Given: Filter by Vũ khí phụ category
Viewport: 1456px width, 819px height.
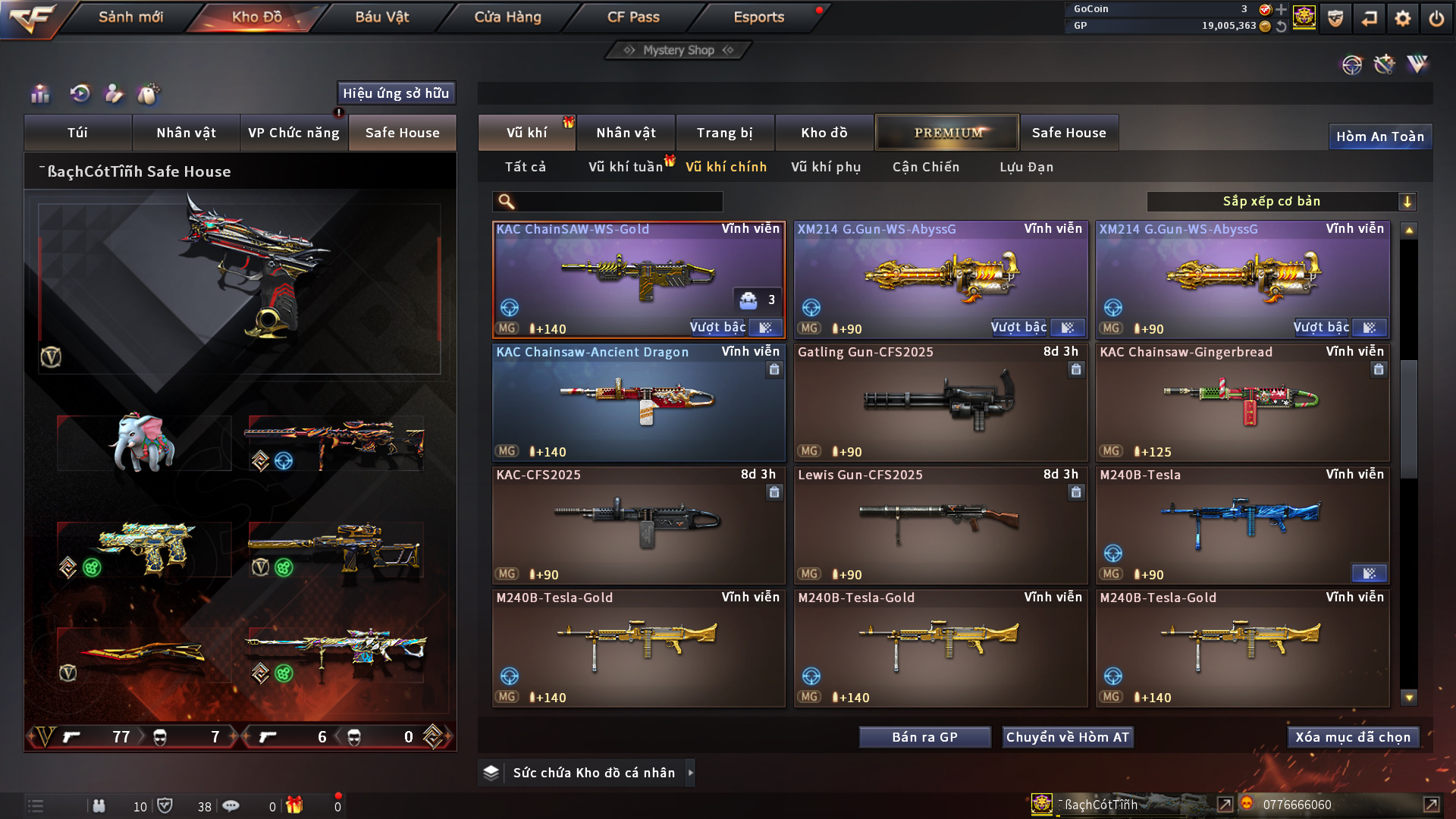Looking at the screenshot, I should point(826,167).
